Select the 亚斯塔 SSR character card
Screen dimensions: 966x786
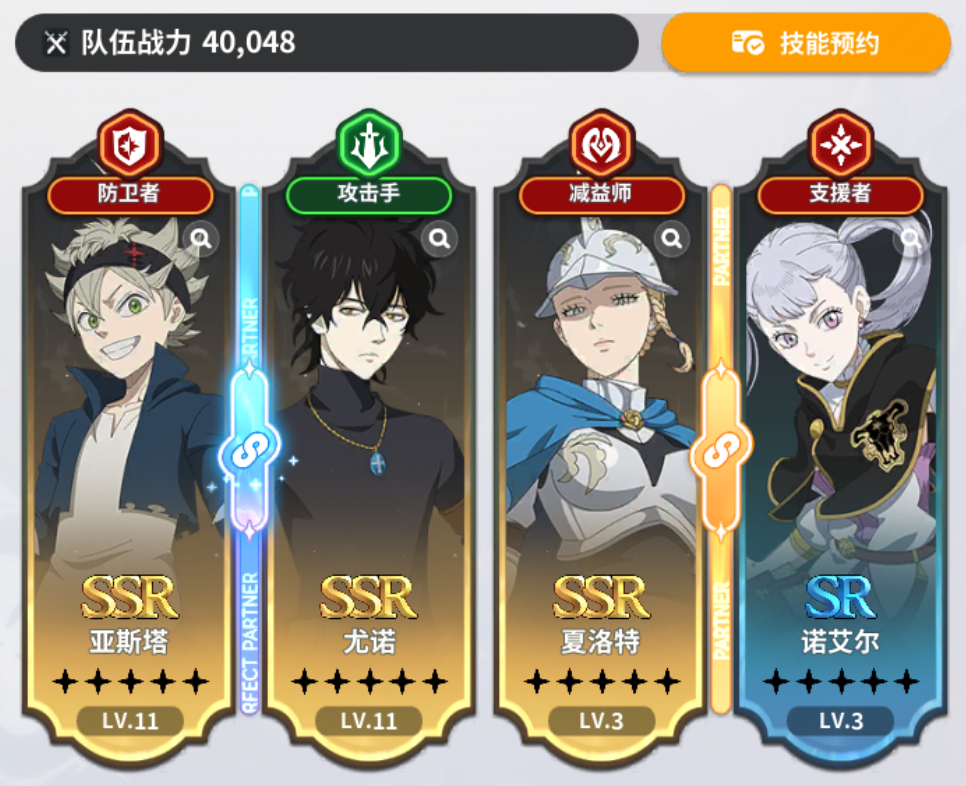click(x=130, y=450)
